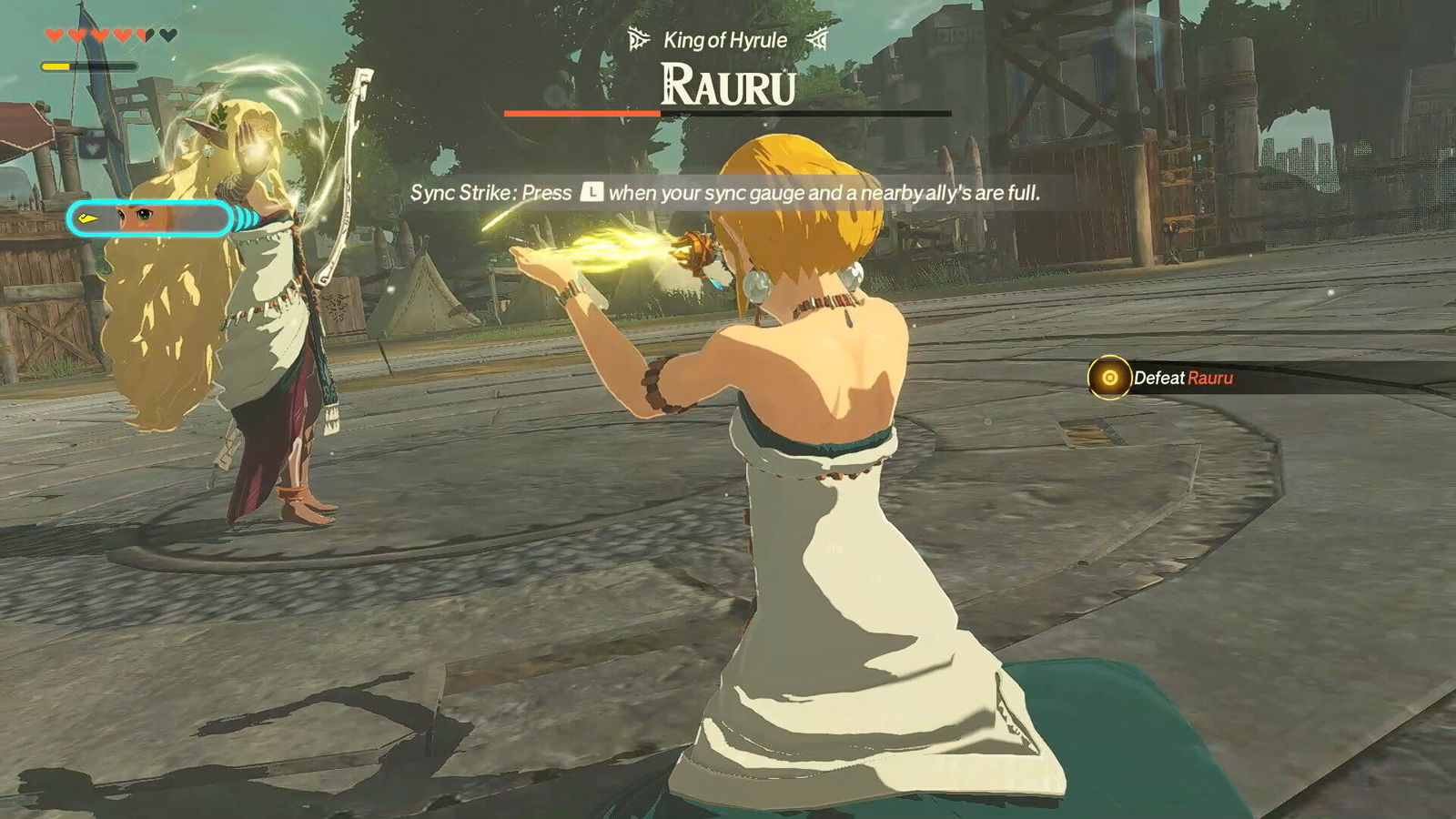Click the Defeat Rauru objective text
Image resolution: width=1456 pixels, height=819 pixels.
[1185, 379]
